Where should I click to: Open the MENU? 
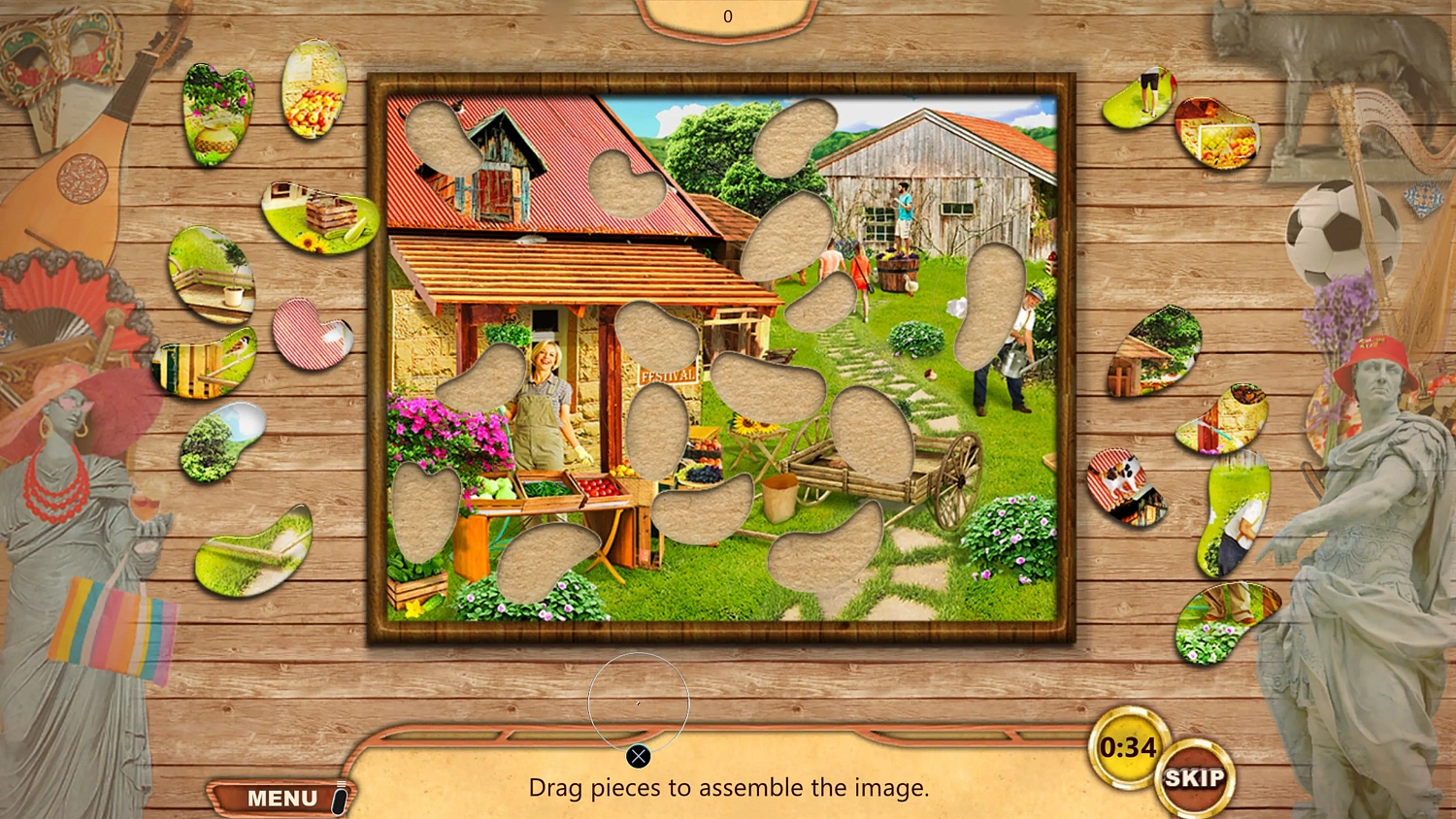pyautogui.click(x=281, y=797)
